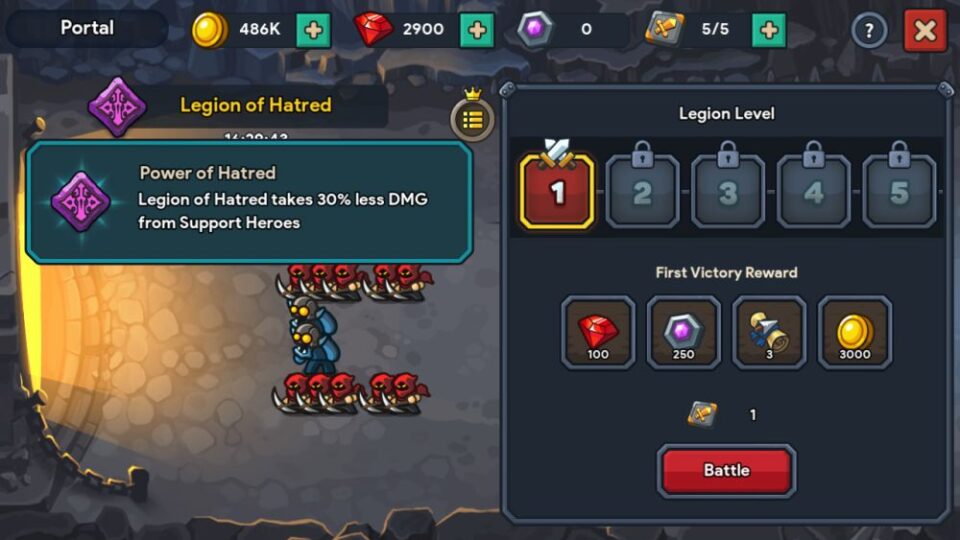Open the crowned leaderboard list icon
960x540 pixels.
[472, 118]
